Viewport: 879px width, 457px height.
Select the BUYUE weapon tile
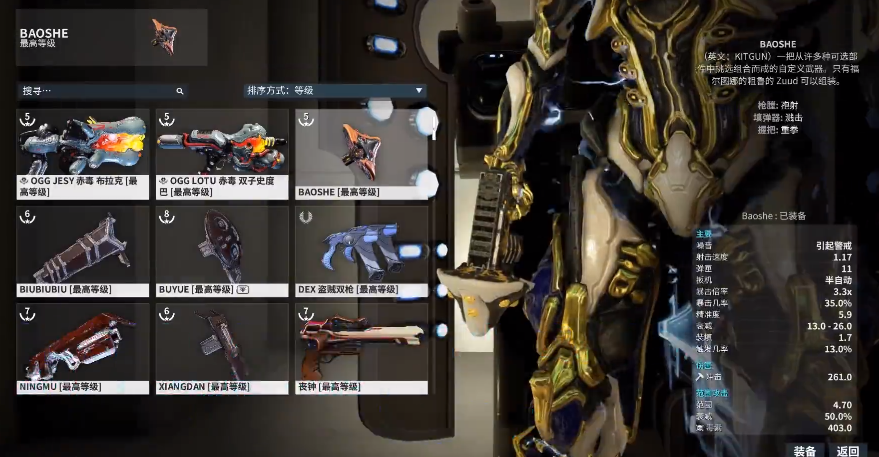pos(222,250)
